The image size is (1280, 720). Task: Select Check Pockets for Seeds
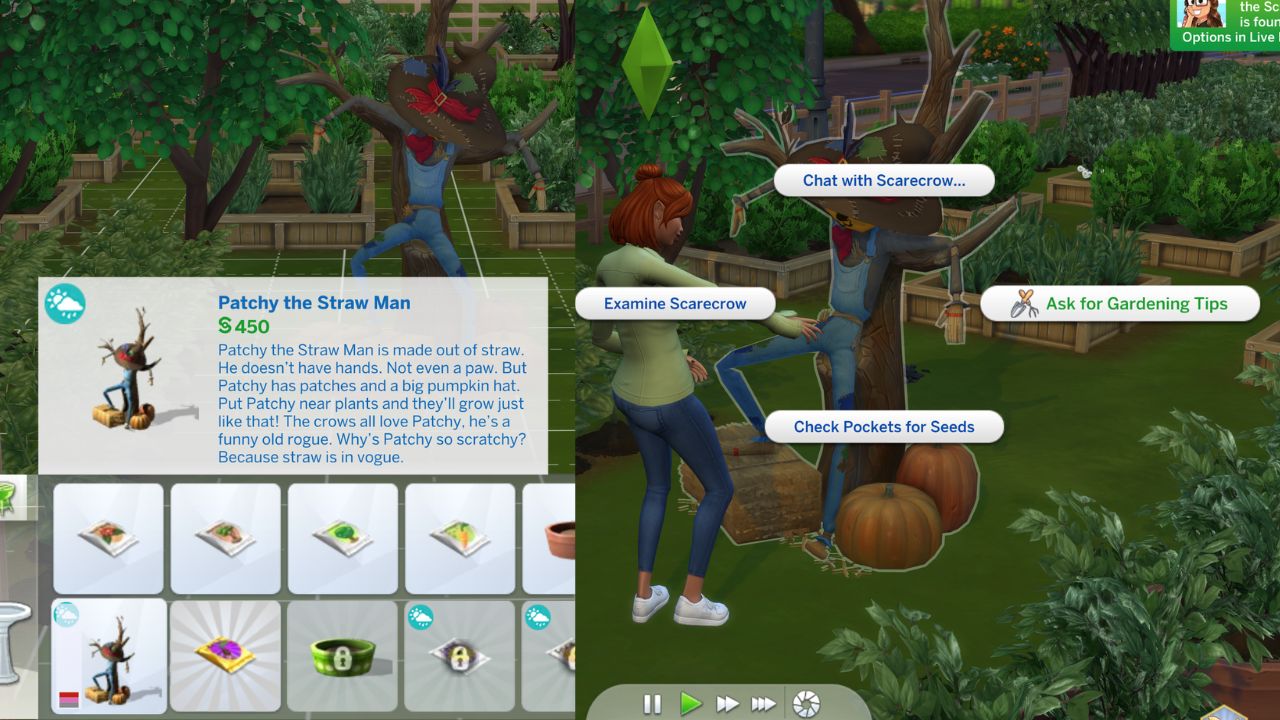point(885,426)
